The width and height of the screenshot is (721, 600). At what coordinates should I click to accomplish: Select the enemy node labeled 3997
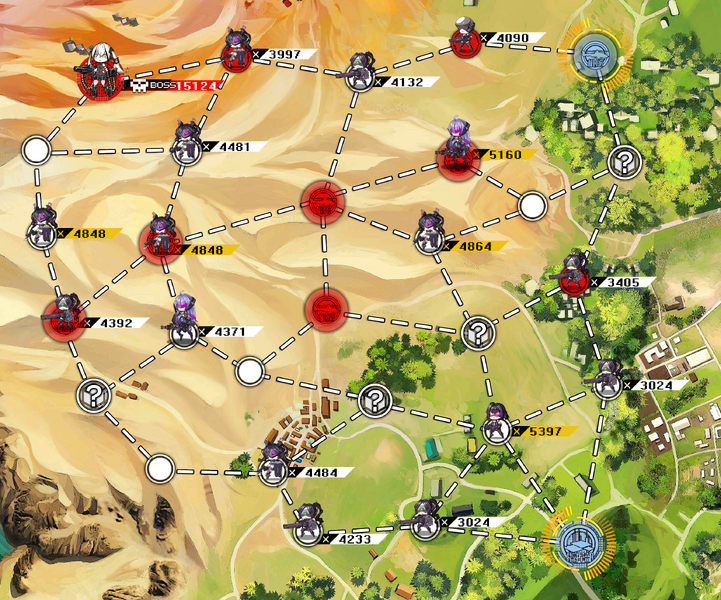(x=238, y=57)
